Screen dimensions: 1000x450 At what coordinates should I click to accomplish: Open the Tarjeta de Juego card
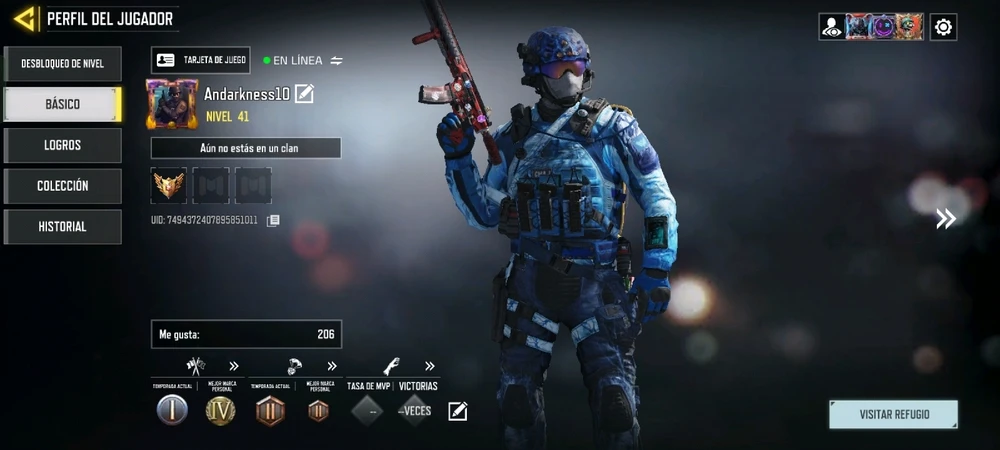tap(201, 60)
